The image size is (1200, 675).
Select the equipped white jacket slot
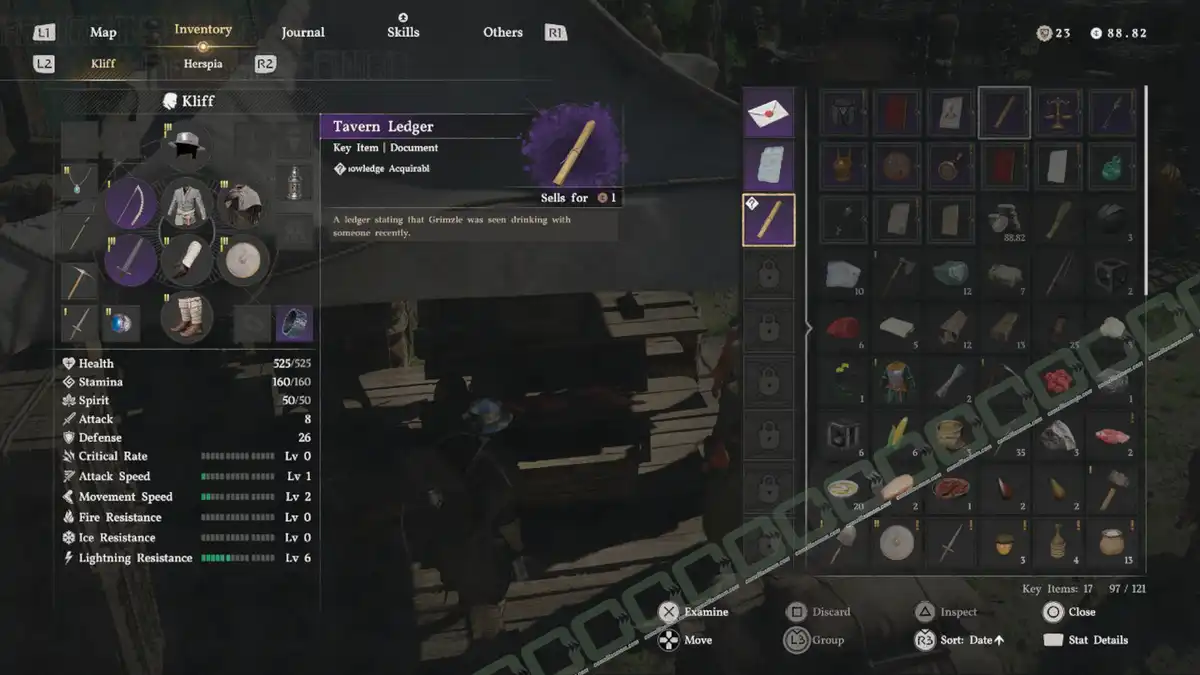coord(187,204)
